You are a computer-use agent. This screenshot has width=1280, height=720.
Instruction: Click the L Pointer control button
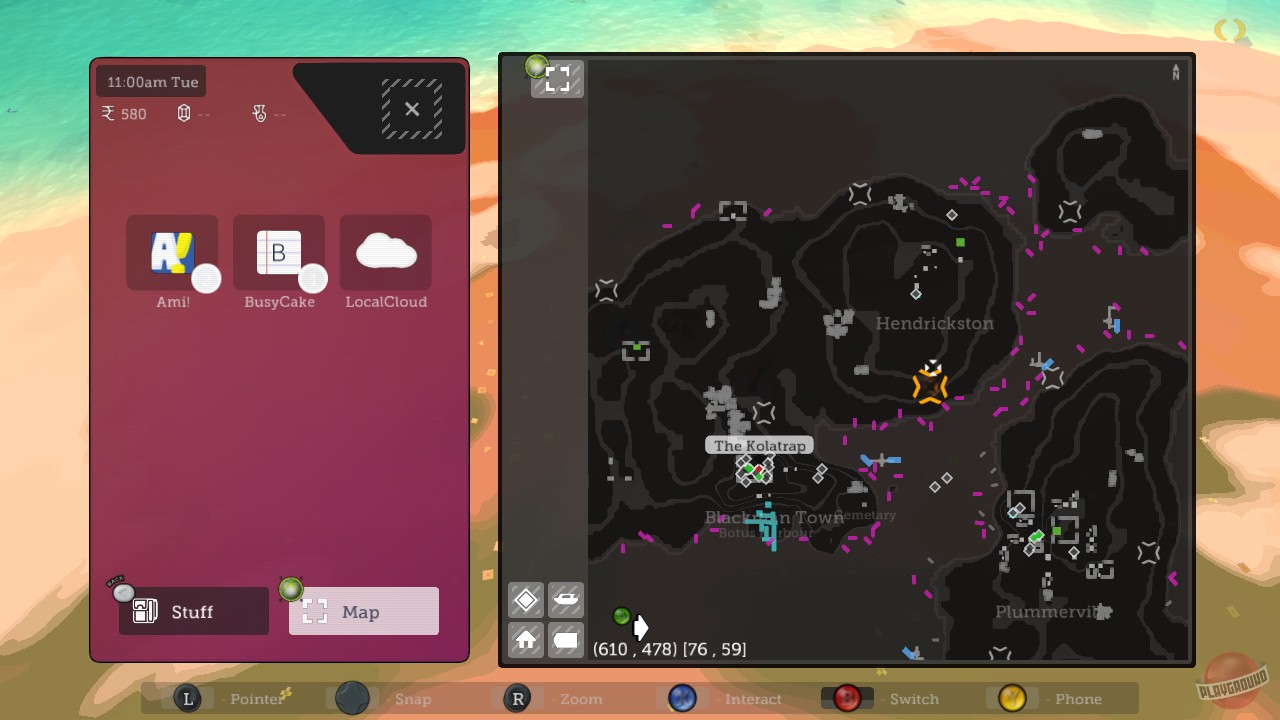pyautogui.click(x=188, y=699)
